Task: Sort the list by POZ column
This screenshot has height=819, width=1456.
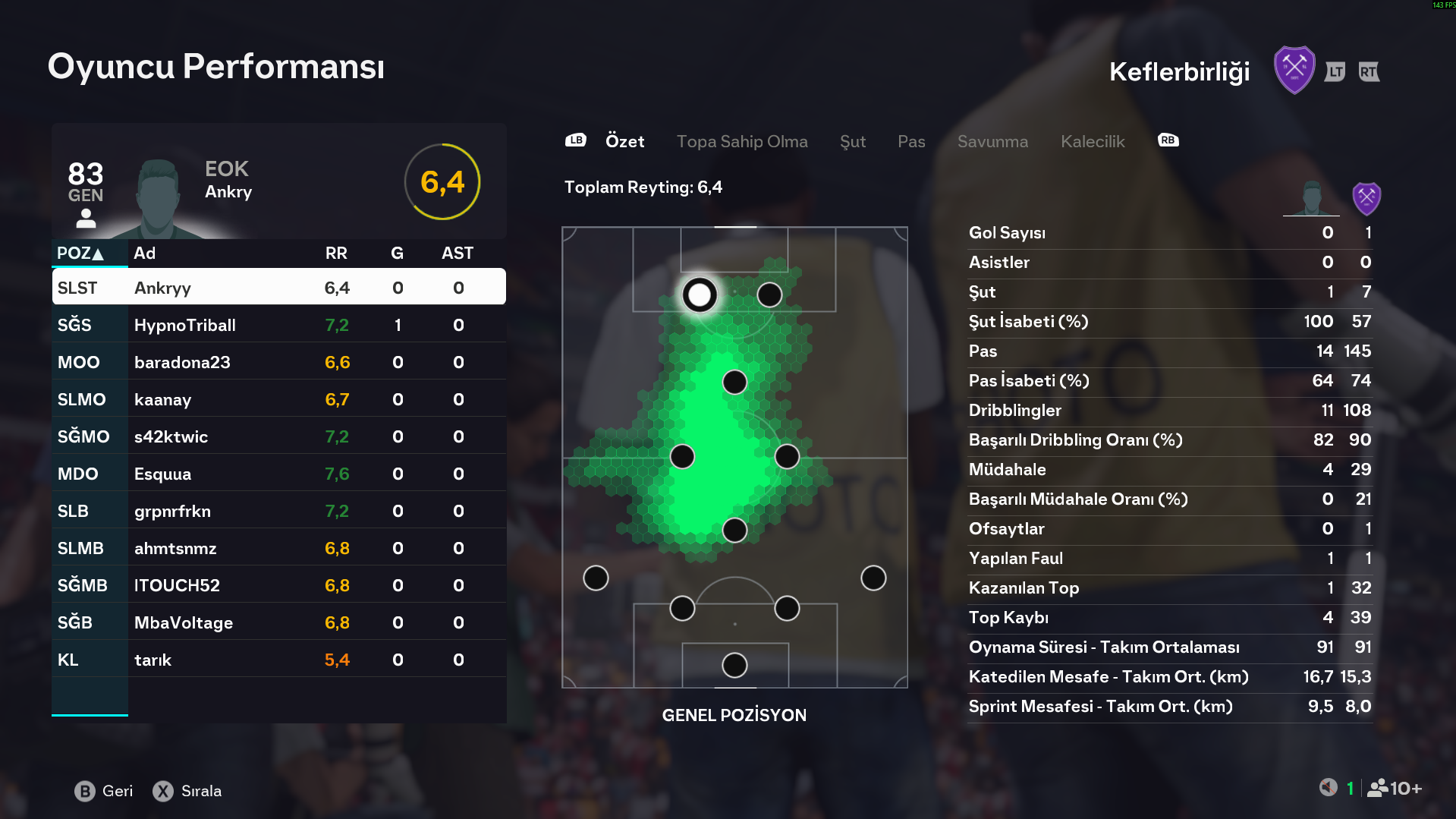Action: 80,254
